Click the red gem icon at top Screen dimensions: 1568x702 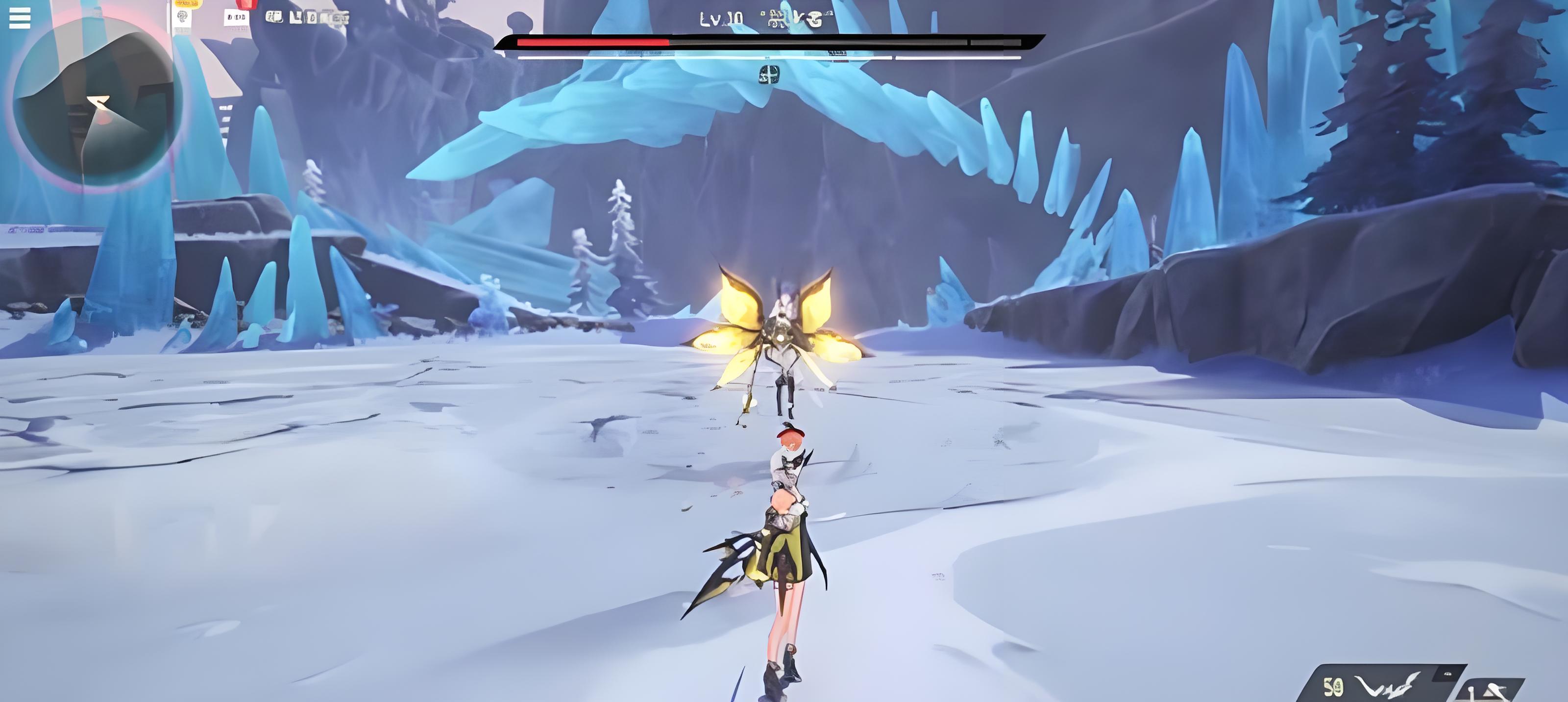(245, 3)
